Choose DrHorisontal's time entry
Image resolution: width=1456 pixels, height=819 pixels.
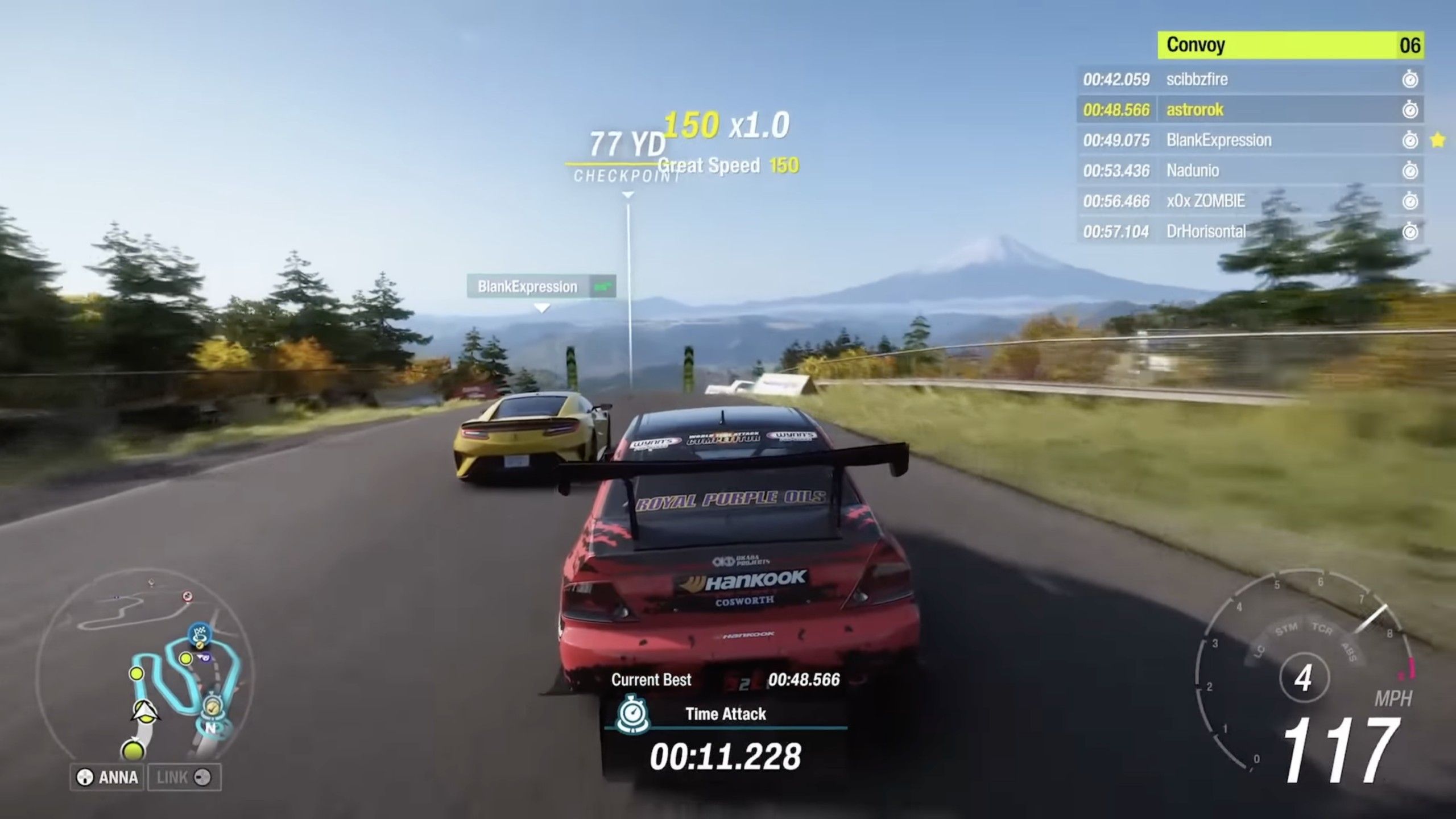coord(1250,231)
